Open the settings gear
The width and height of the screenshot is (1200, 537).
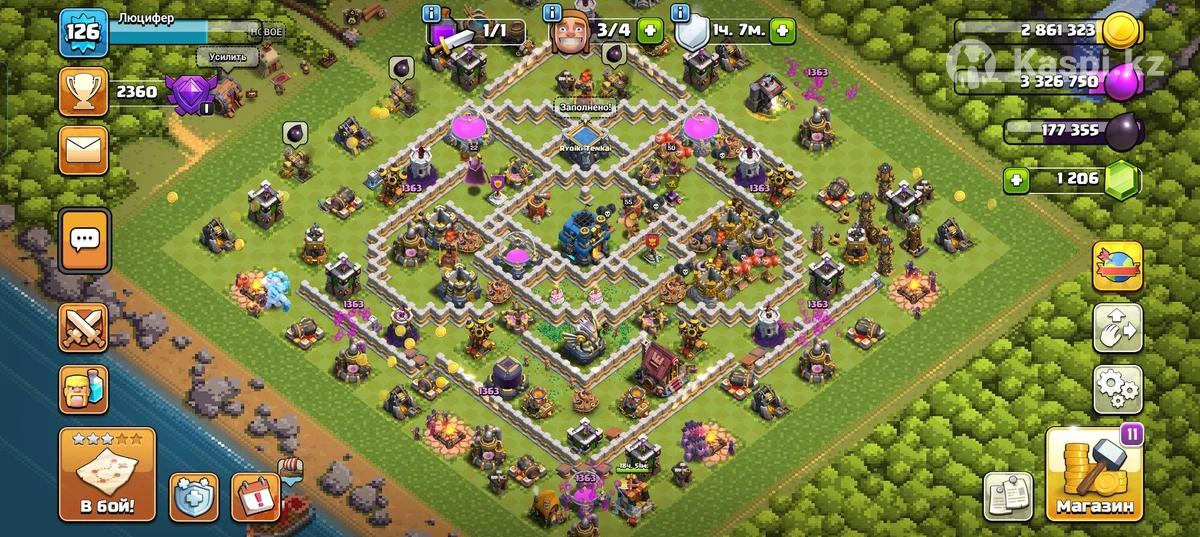tap(1117, 388)
